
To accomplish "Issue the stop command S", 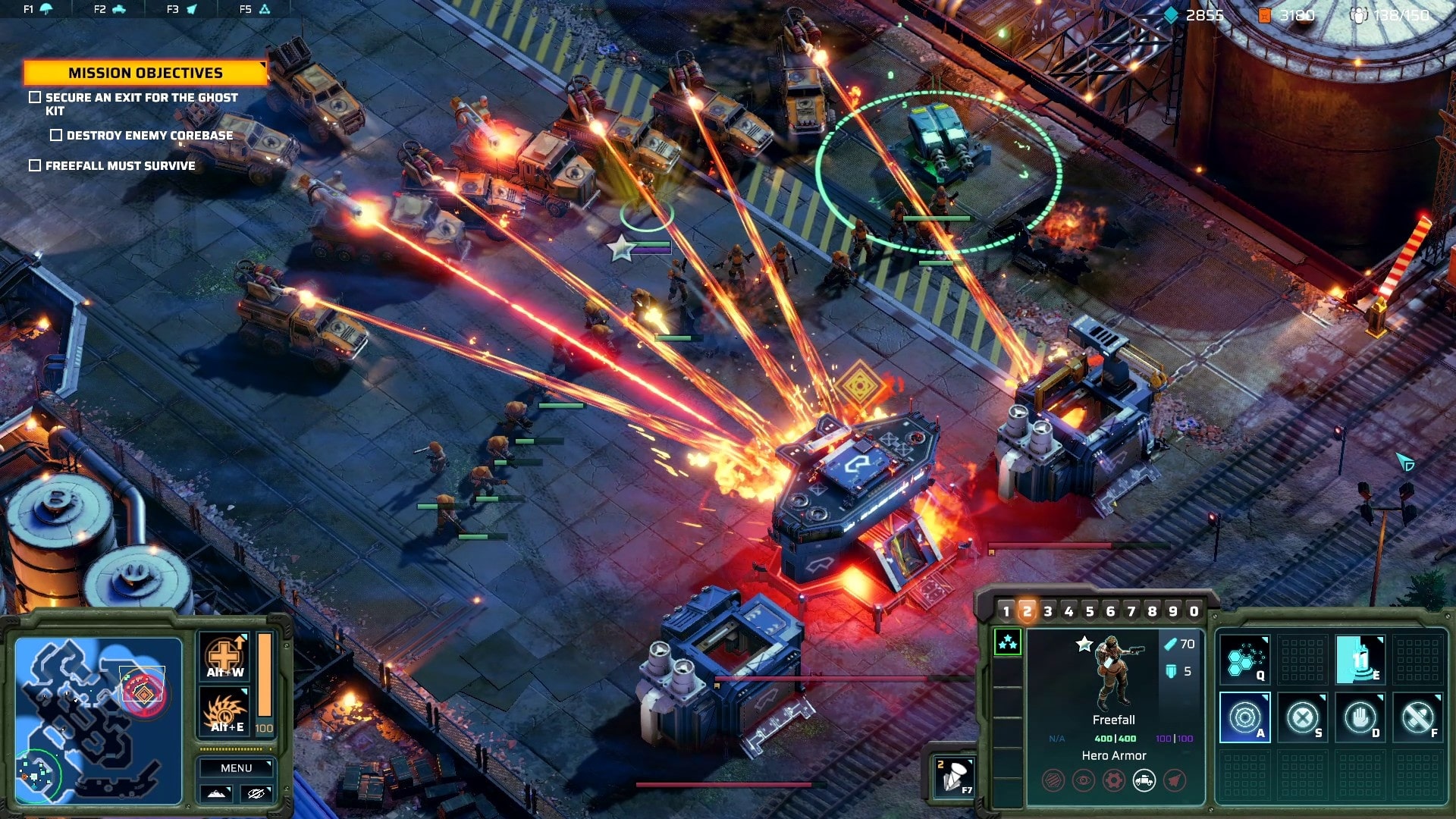I will click(x=1302, y=717).
